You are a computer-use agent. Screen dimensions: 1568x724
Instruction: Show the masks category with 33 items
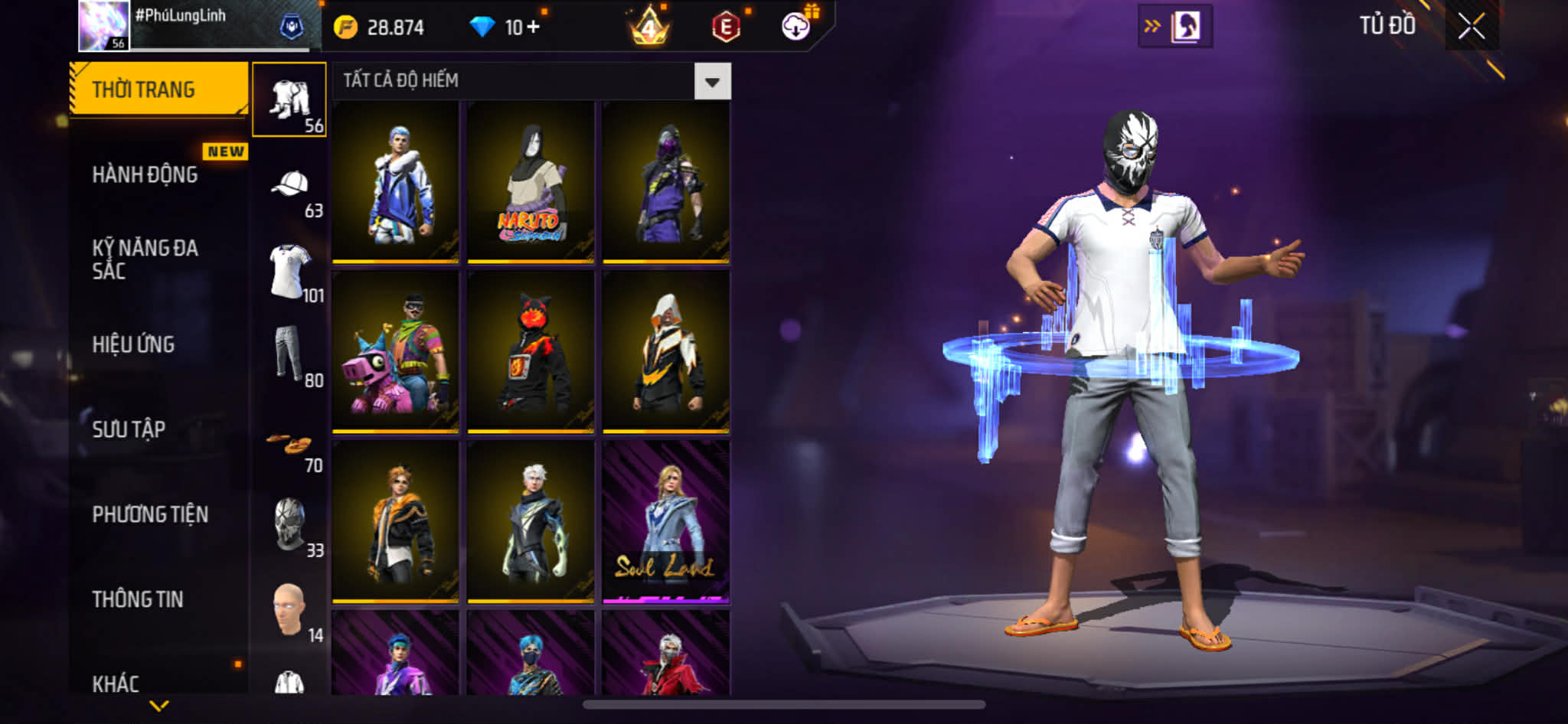point(289,525)
